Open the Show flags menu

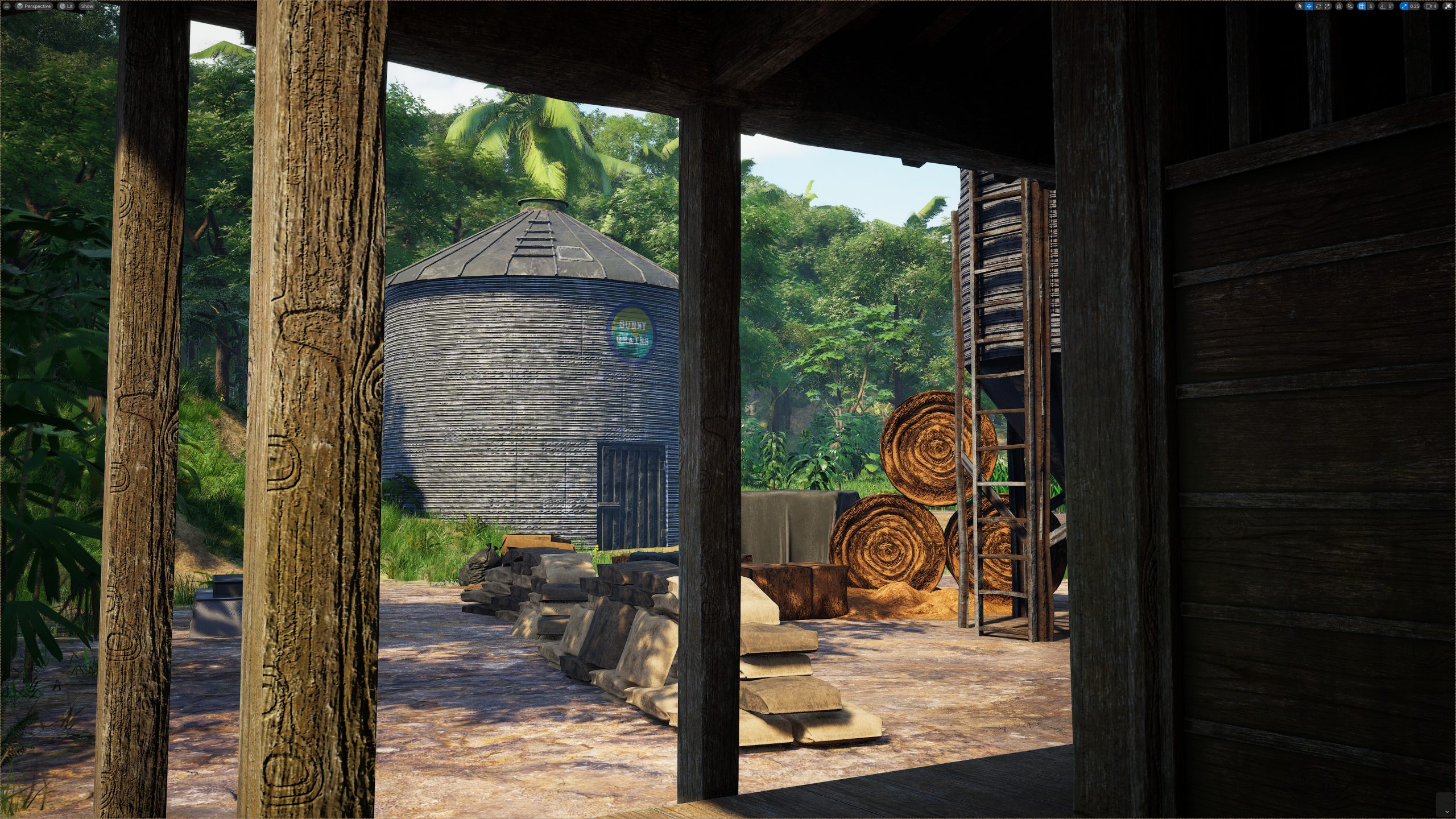(87, 6)
